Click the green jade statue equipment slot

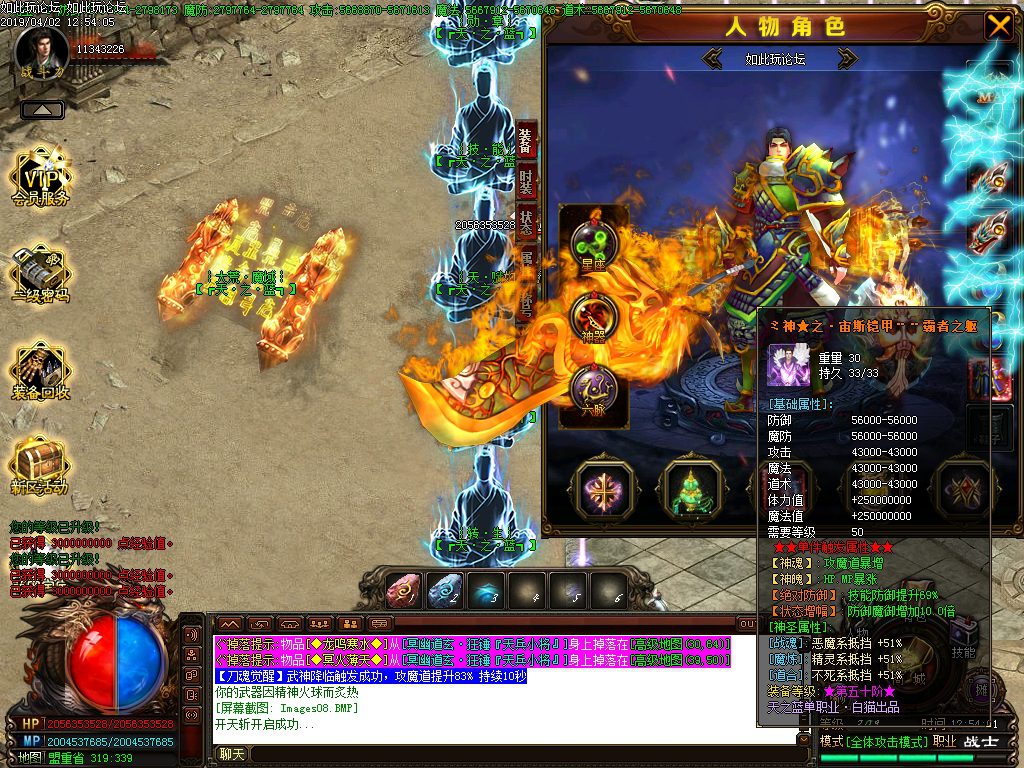point(692,490)
